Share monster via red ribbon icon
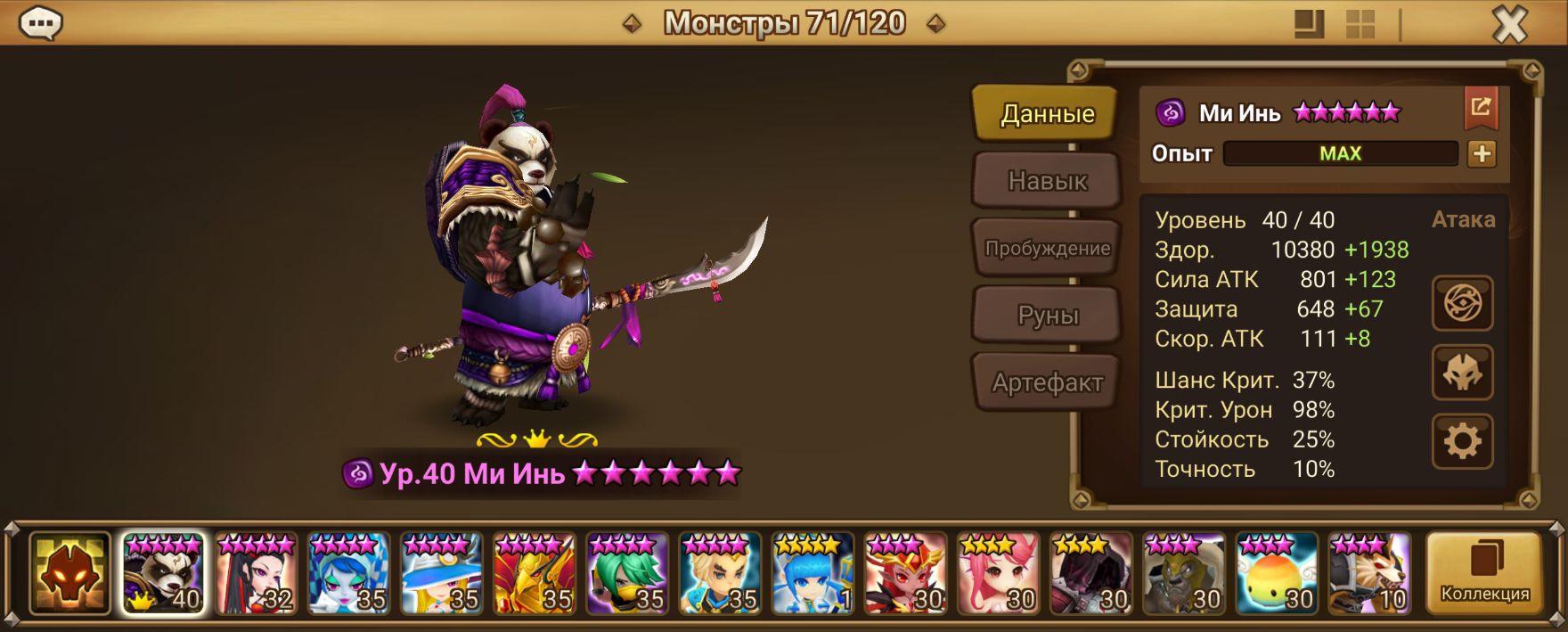Screen dimensions: 1568x632 coord(1481,109)
